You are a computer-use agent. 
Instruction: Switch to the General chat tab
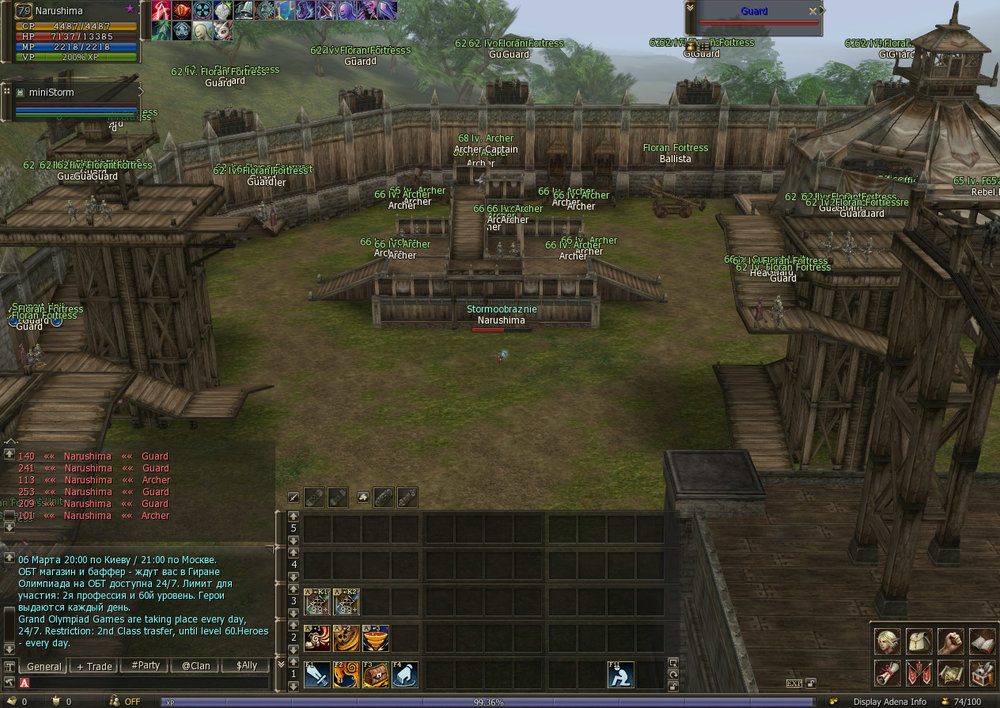pyautogui.click(x=44, y=666)
